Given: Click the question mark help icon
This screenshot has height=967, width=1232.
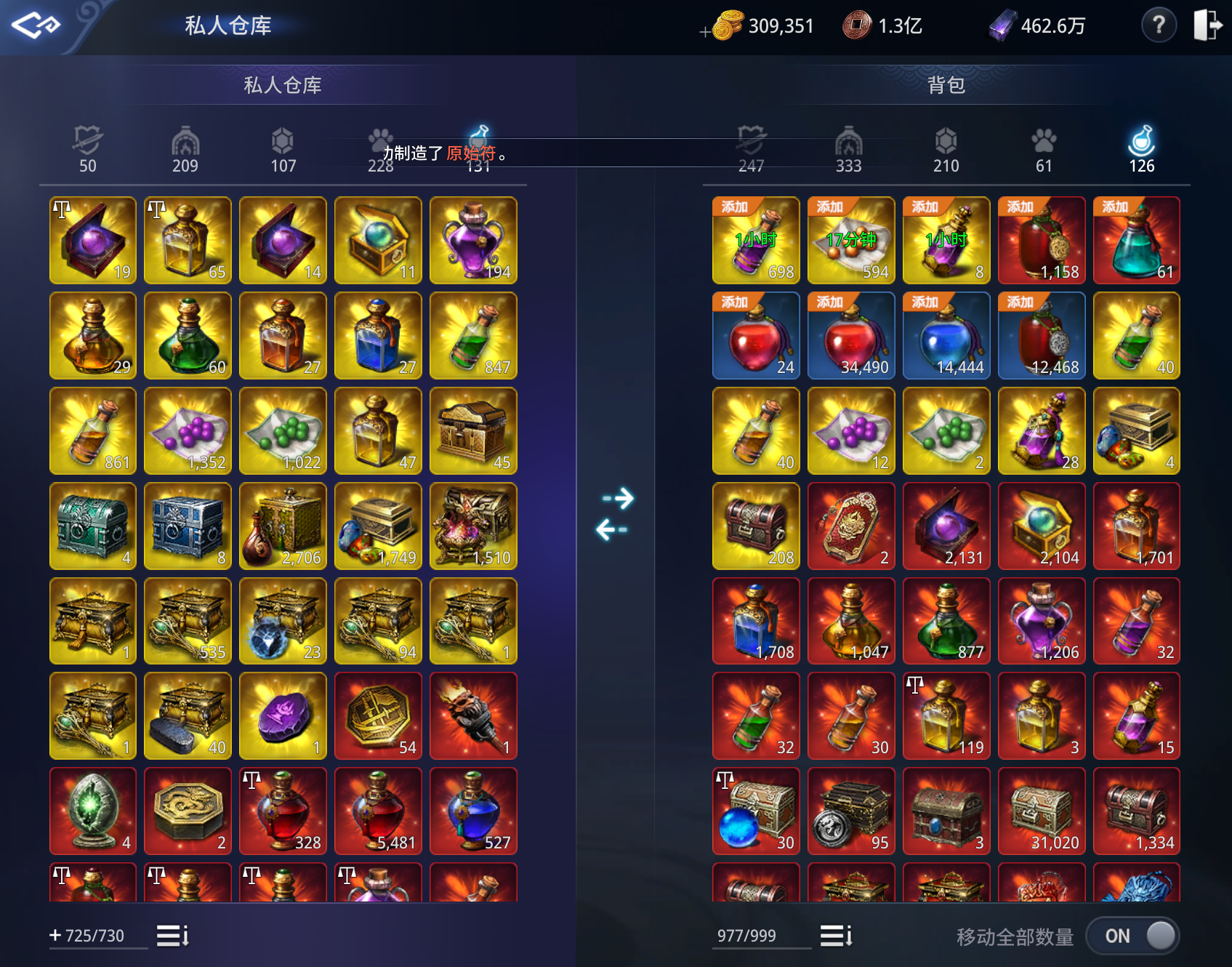Looking at the screenshot, I should [x=1159, y=25].
